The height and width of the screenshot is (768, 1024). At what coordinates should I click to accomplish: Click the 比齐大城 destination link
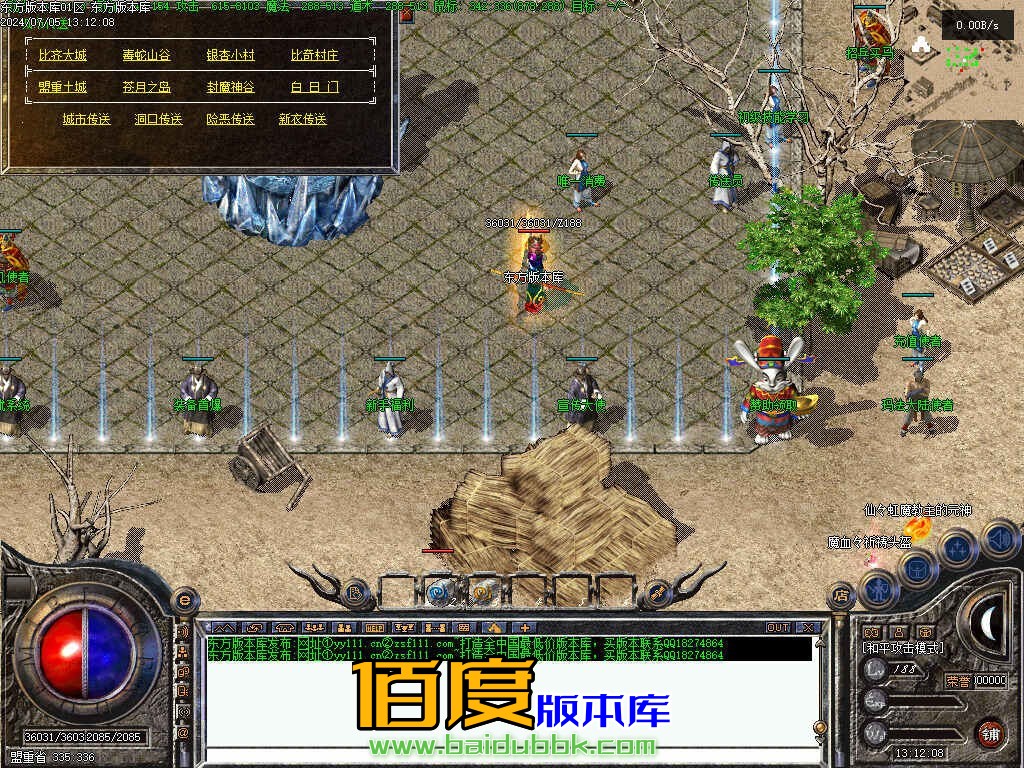pos(63,56)
